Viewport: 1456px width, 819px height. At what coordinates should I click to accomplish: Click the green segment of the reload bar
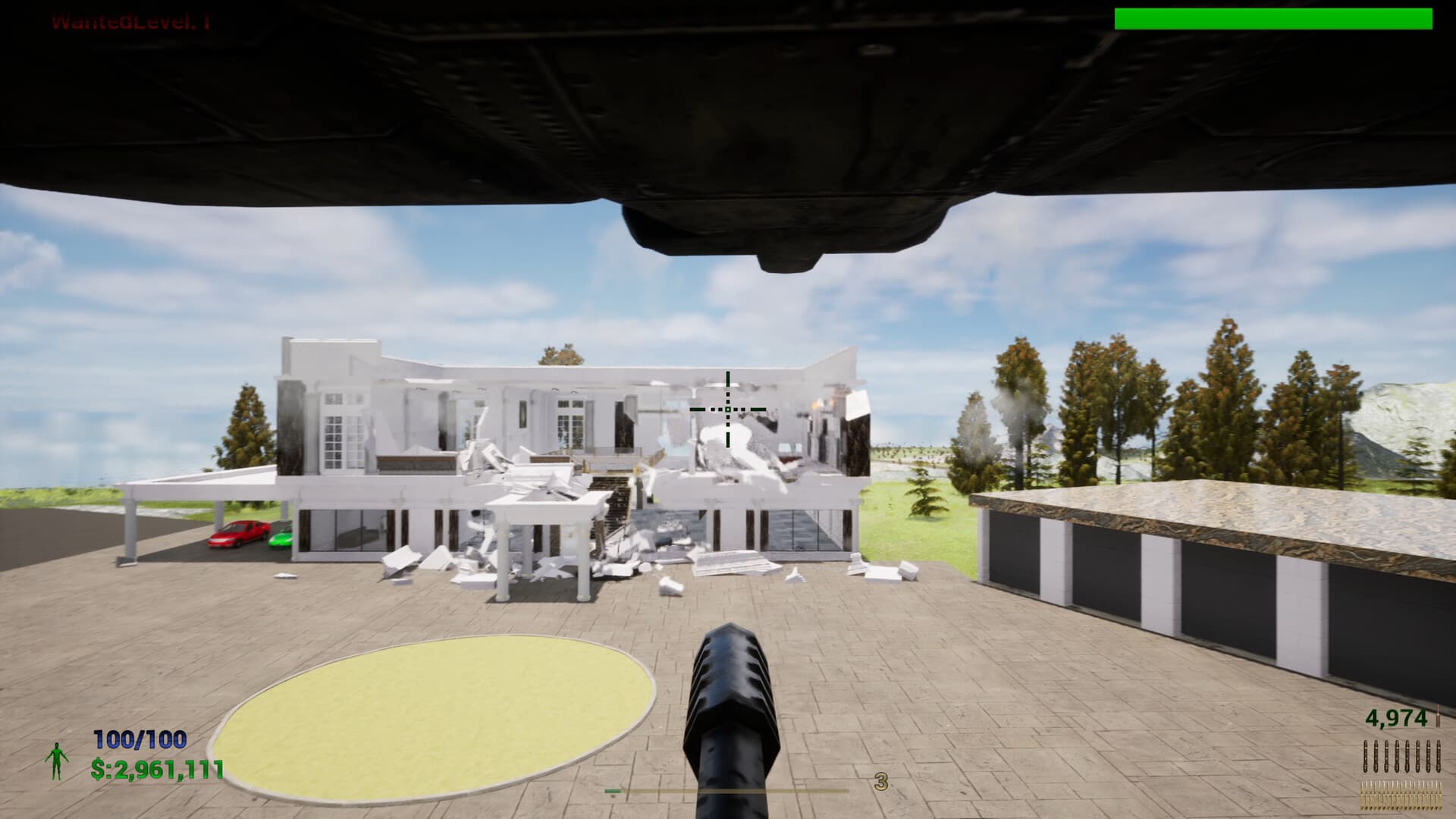pos(611,791)
